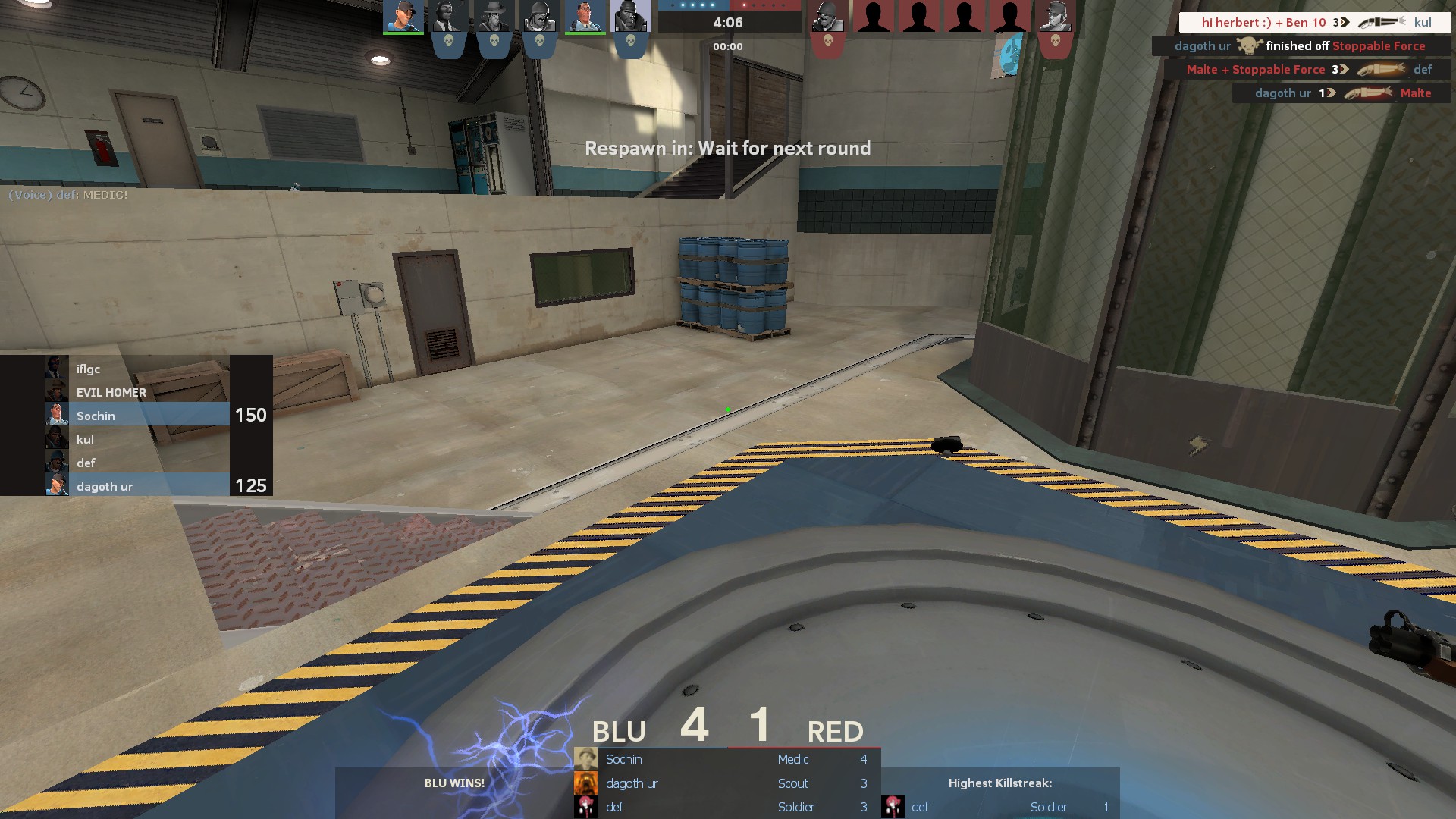
Task: Select iflgc in the team player list
Action: 136,369
